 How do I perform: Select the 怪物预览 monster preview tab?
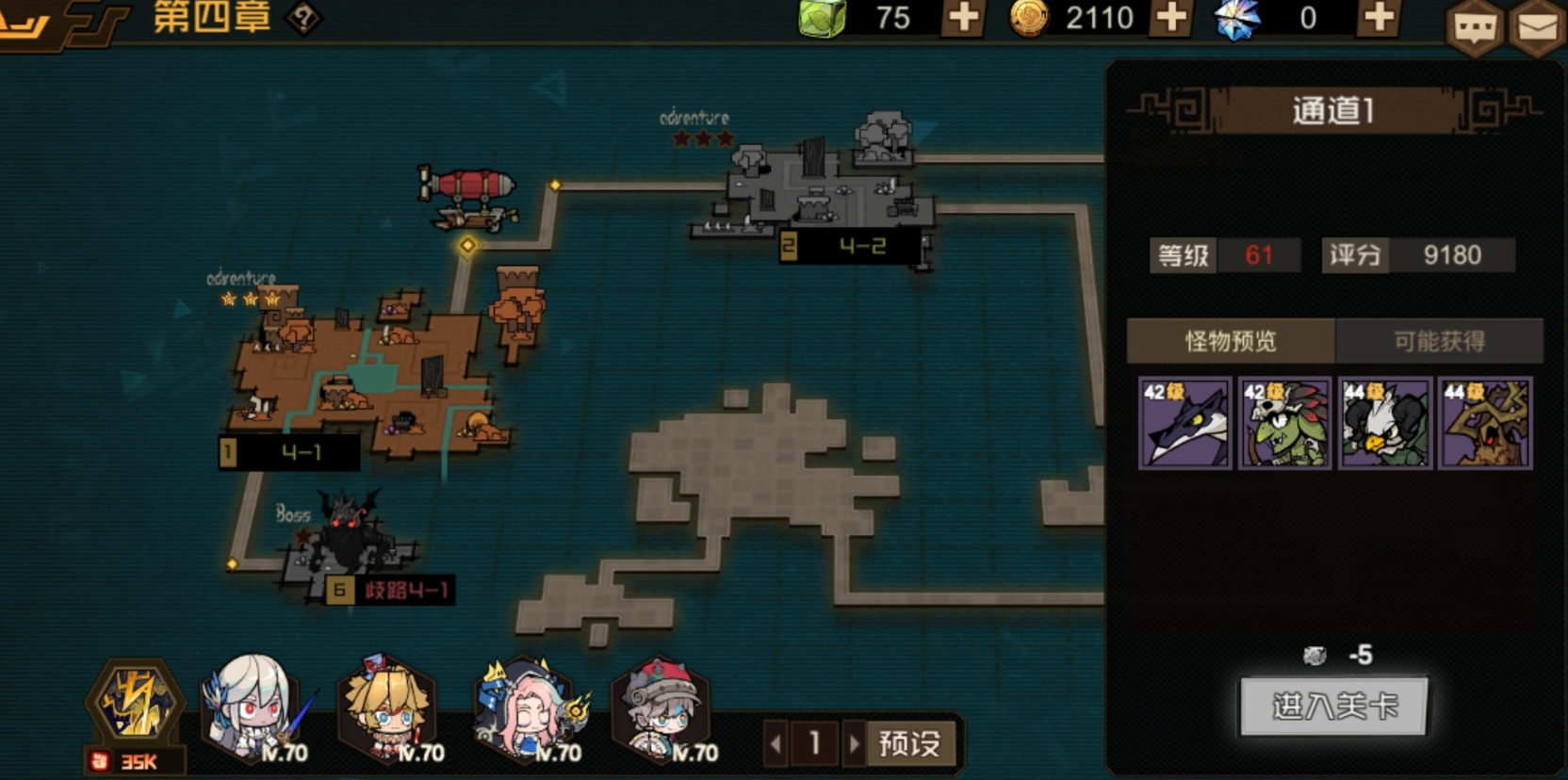point(1231,341)
